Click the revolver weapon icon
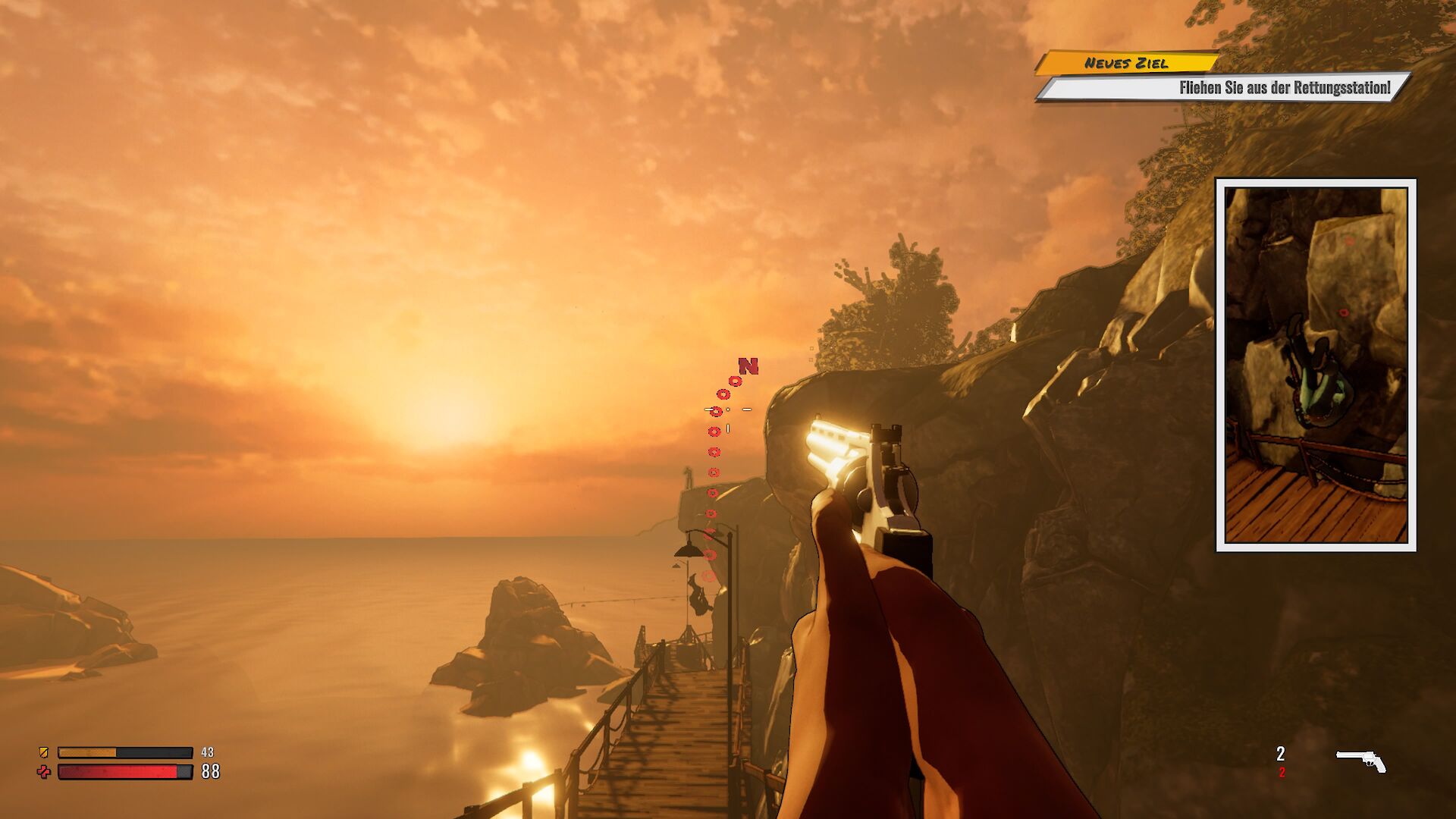Viewport: 1456px width, 819px height. point(1360,761)
